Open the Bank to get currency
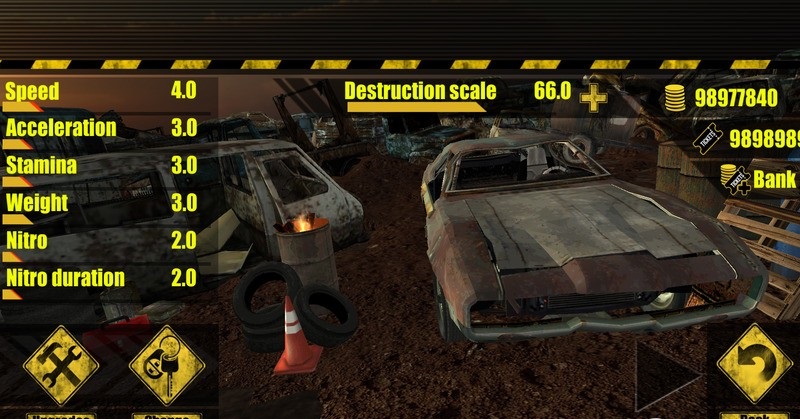Screen dimensions: 800x419 [760, 180]
